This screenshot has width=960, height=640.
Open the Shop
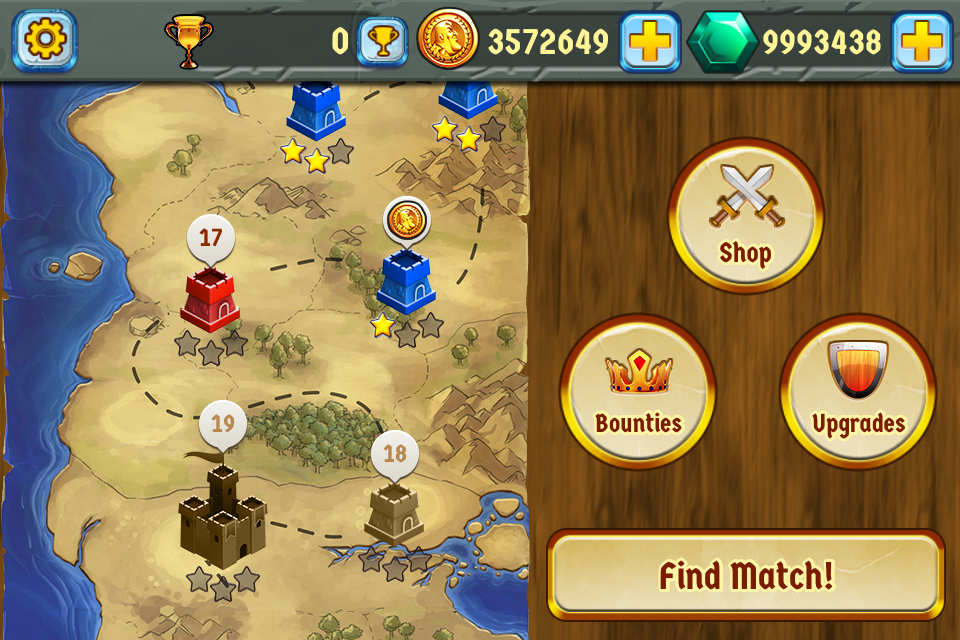pos(745,215)
